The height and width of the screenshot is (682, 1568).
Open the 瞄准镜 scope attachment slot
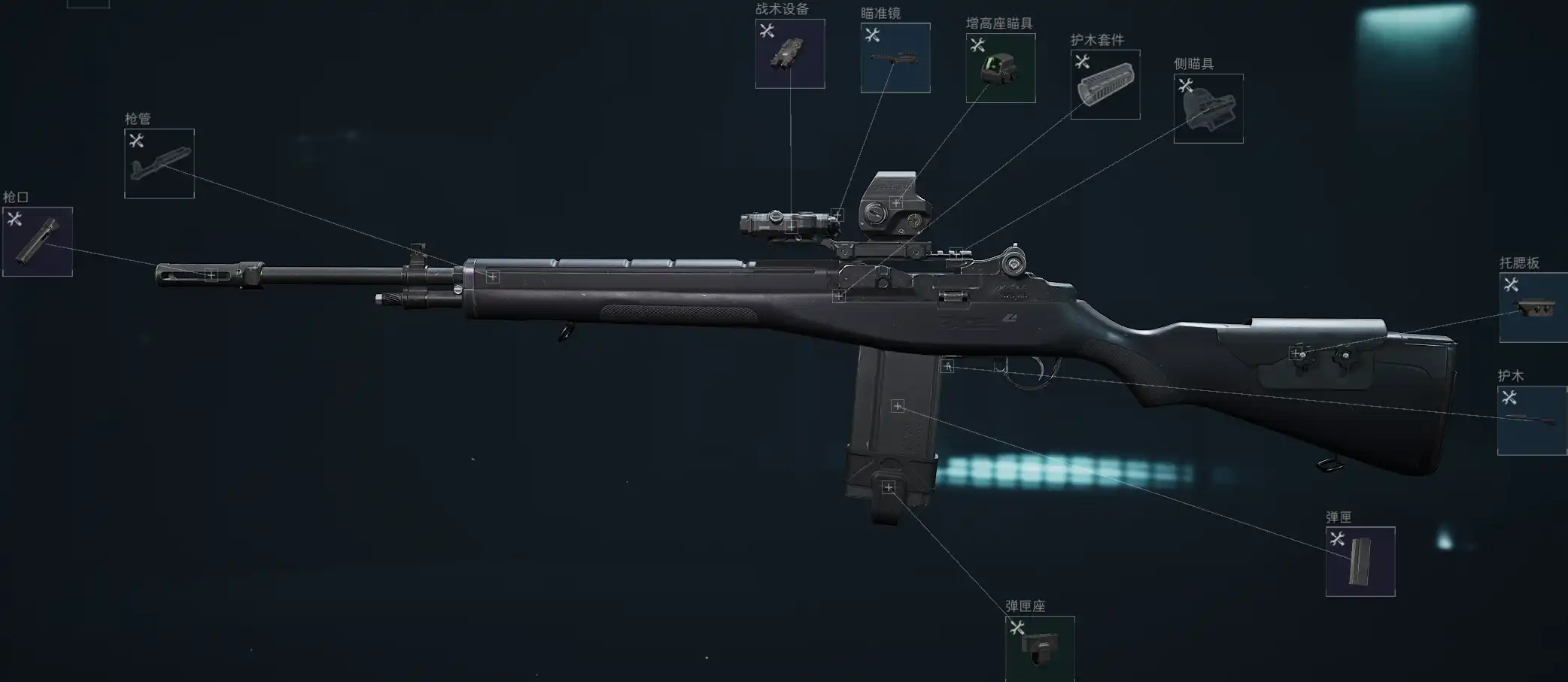(x=895, y=58)
